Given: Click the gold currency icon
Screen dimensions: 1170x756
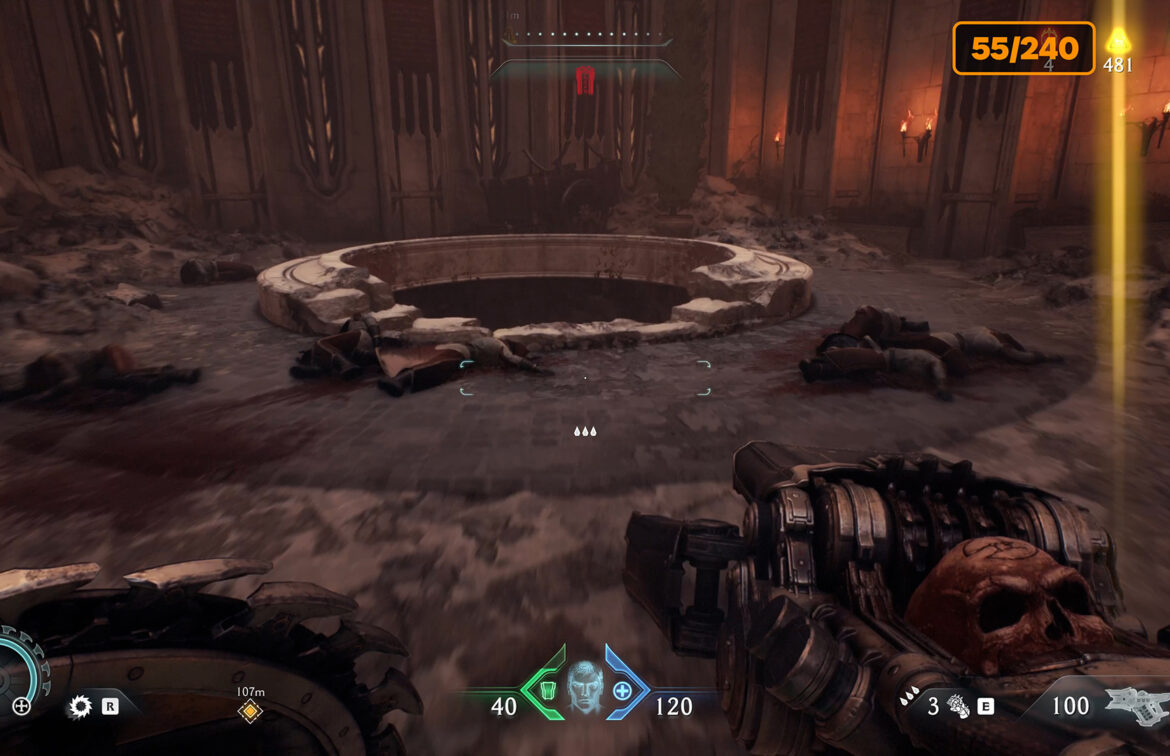Looking at the screenshot, I should (x=1117, y=41).
